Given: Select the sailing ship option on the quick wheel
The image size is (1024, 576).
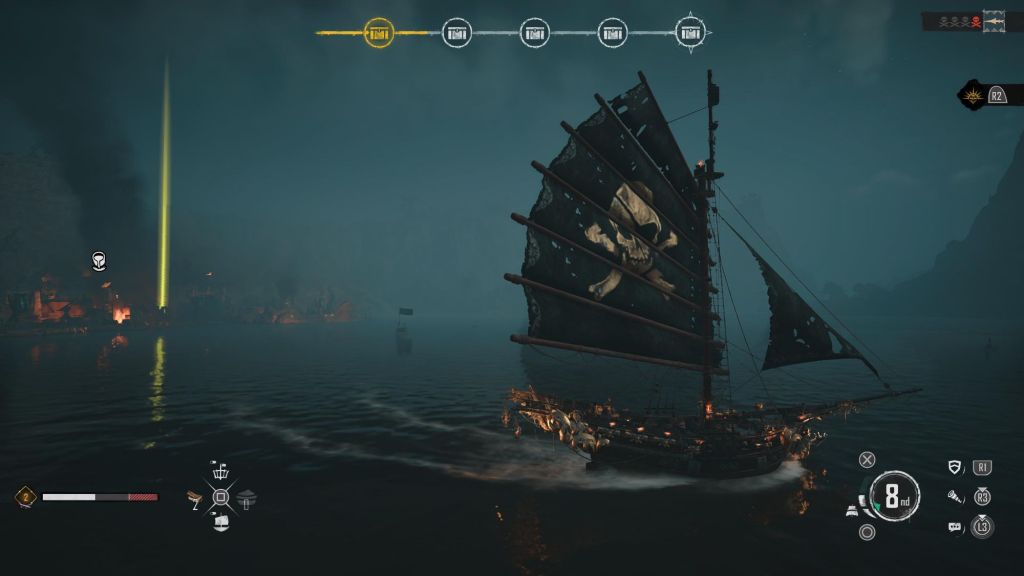Looking at the screenshot, I should (x=220, y=521).
